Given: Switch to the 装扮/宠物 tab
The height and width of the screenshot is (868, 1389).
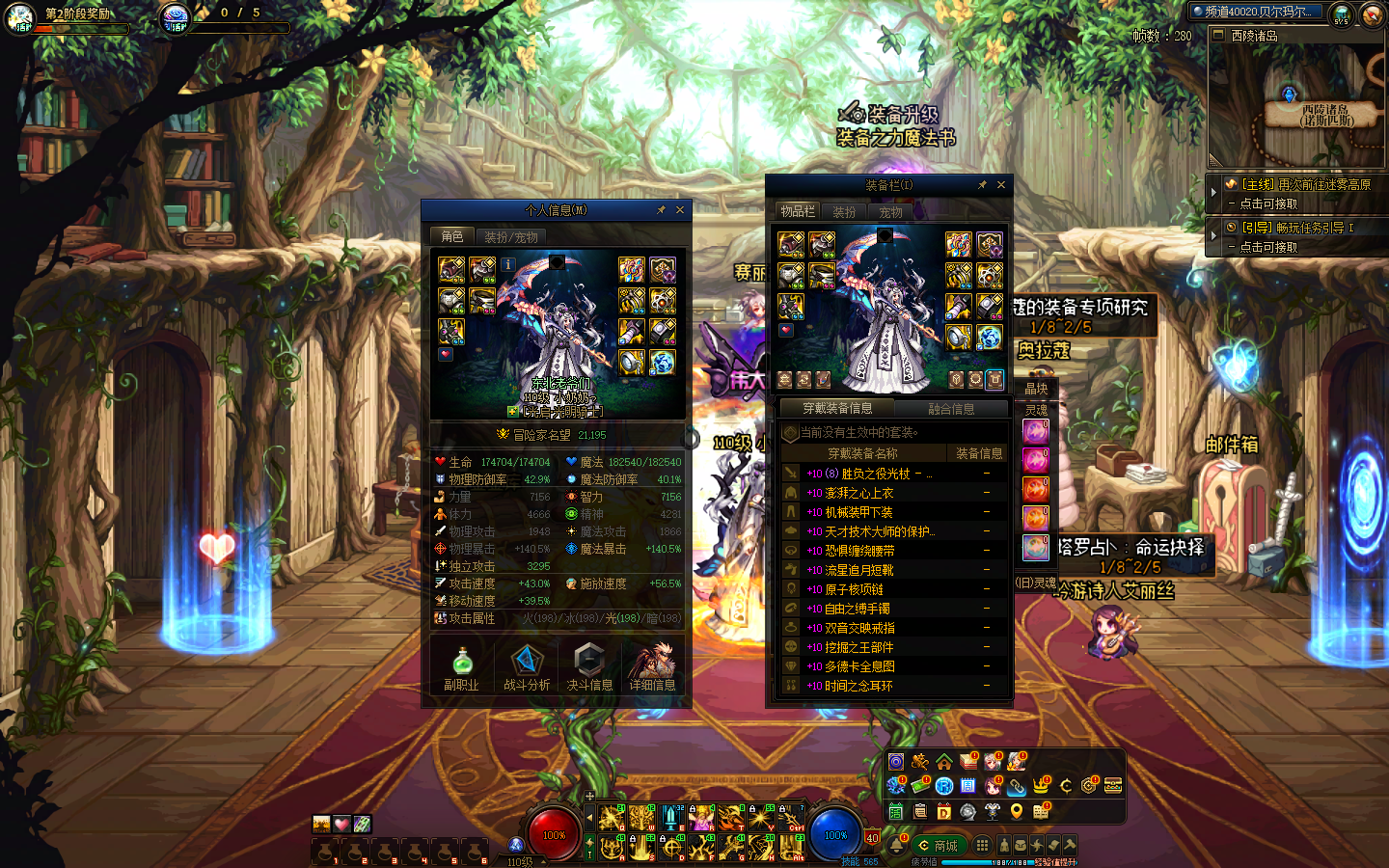Looking at the screenshot, I should 511,236.
